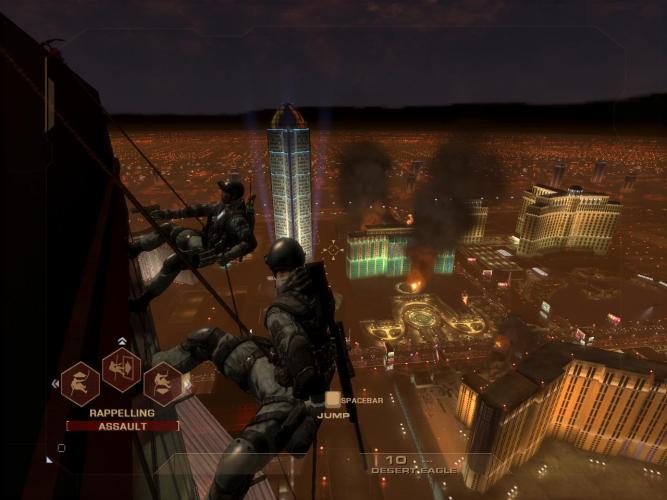Toggle the Assault rules of engagement bar
This screenshot has height=500, width=667.
122,425
